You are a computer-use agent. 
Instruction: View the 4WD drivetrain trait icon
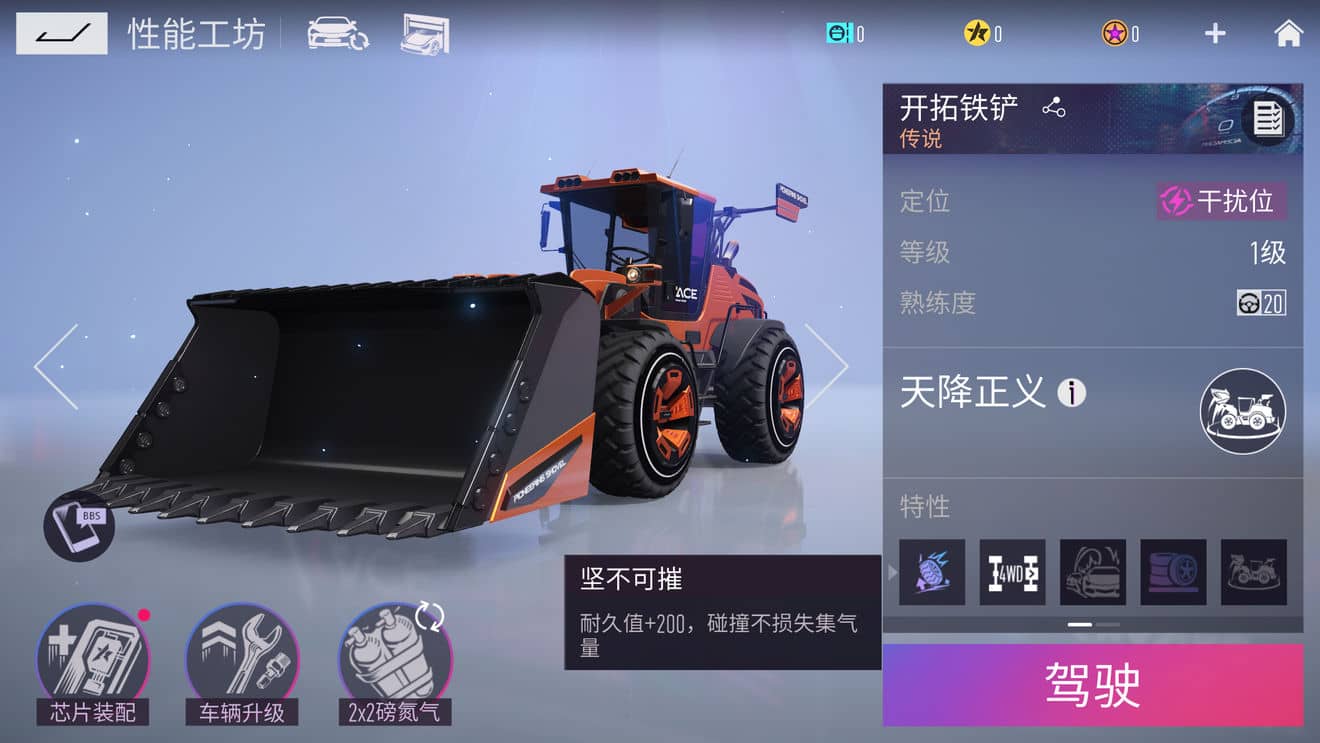coord(1011,572)
